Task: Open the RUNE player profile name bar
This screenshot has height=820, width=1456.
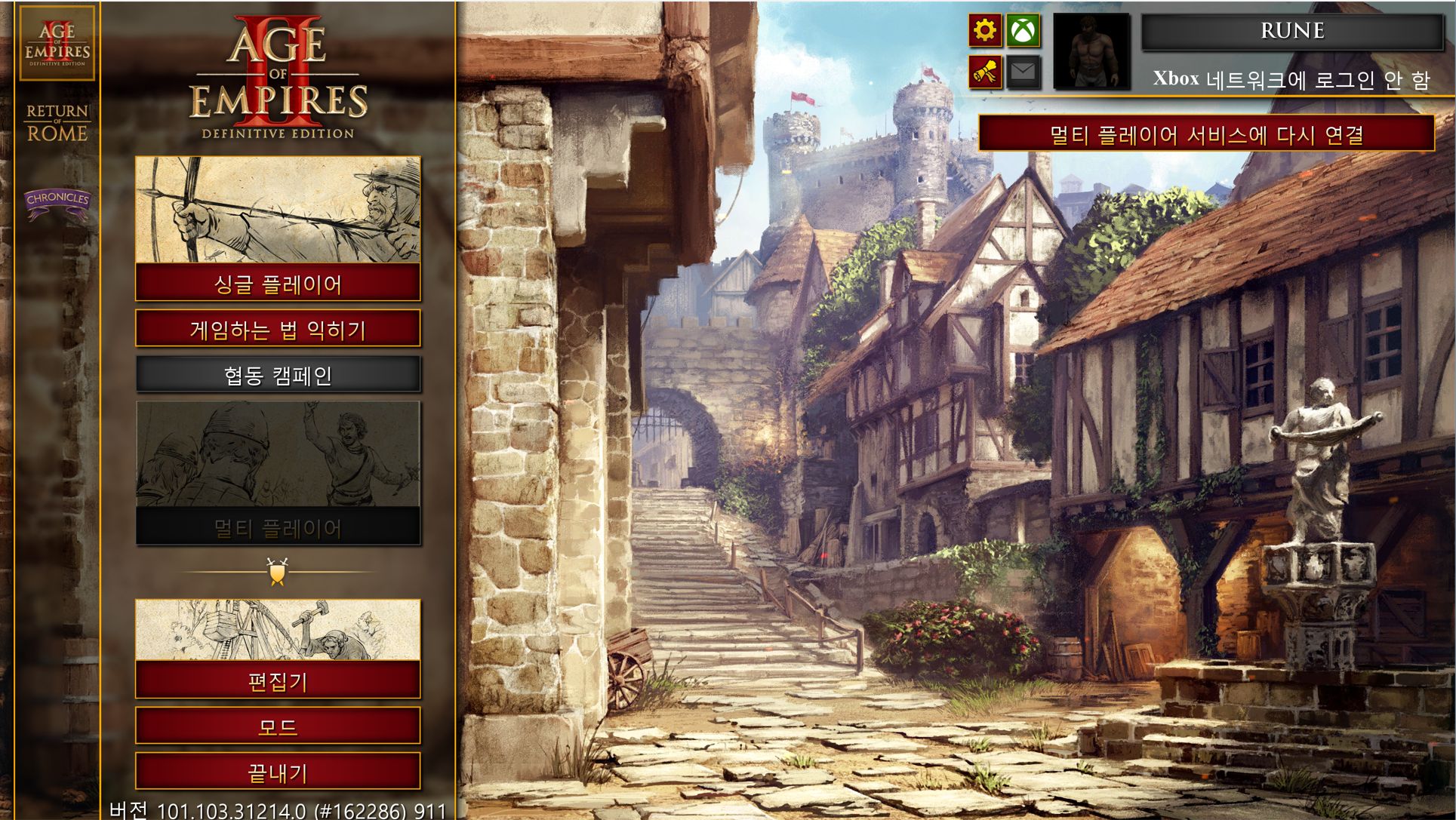Action: click(x=1291, y=31)
